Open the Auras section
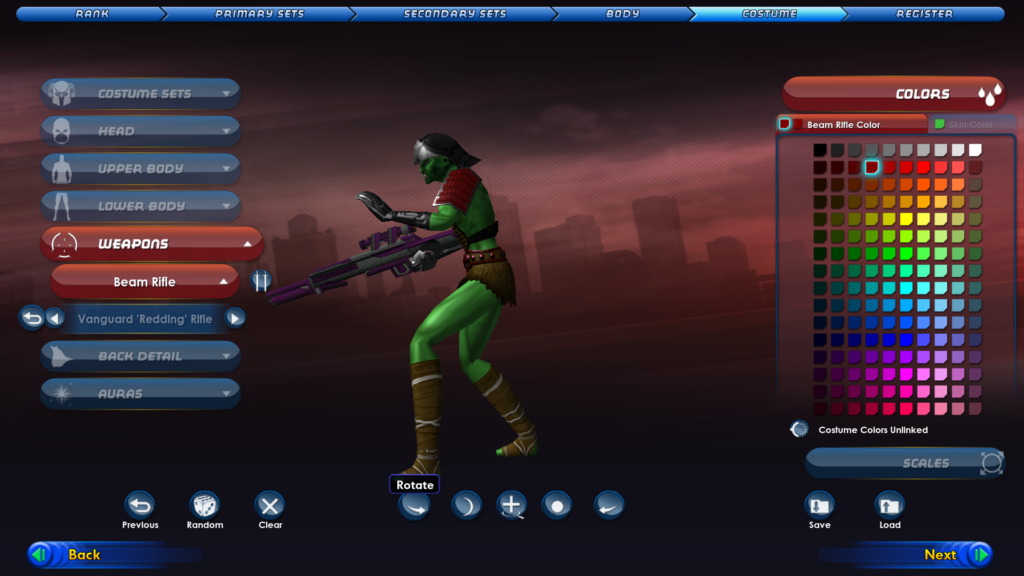Screen dimensions: 1024x576 [141, 393]
